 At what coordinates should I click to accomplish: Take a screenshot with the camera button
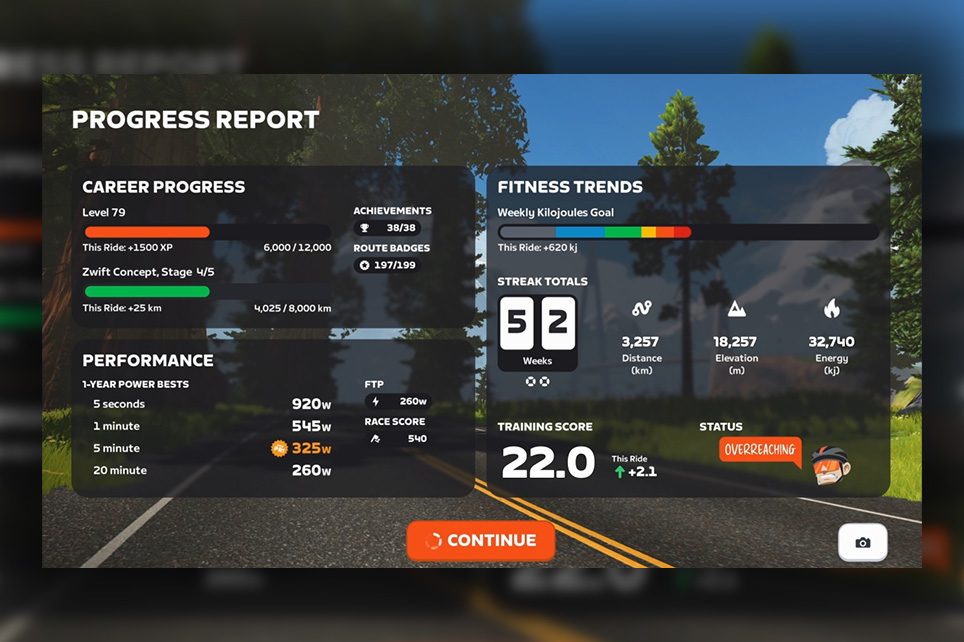pyautogui.click(x=862, y=543)
